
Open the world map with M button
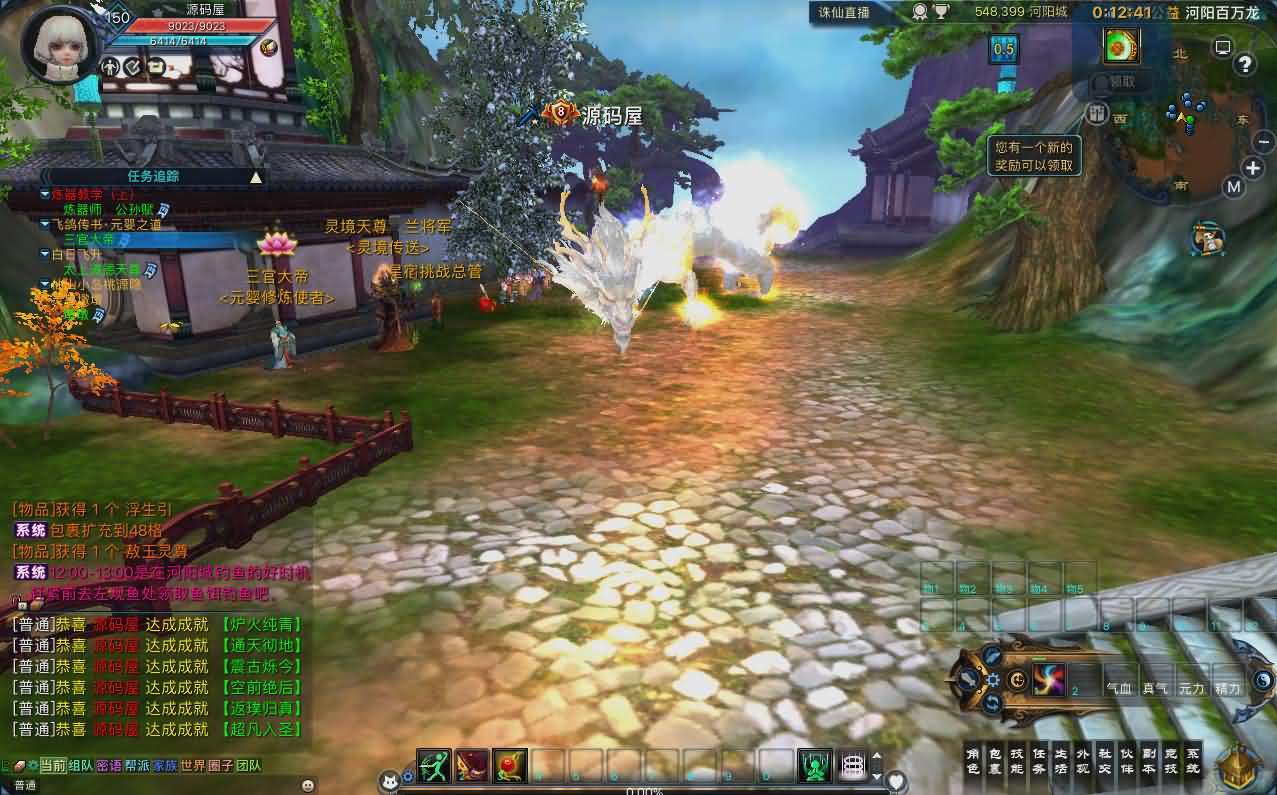point(1234,187)
